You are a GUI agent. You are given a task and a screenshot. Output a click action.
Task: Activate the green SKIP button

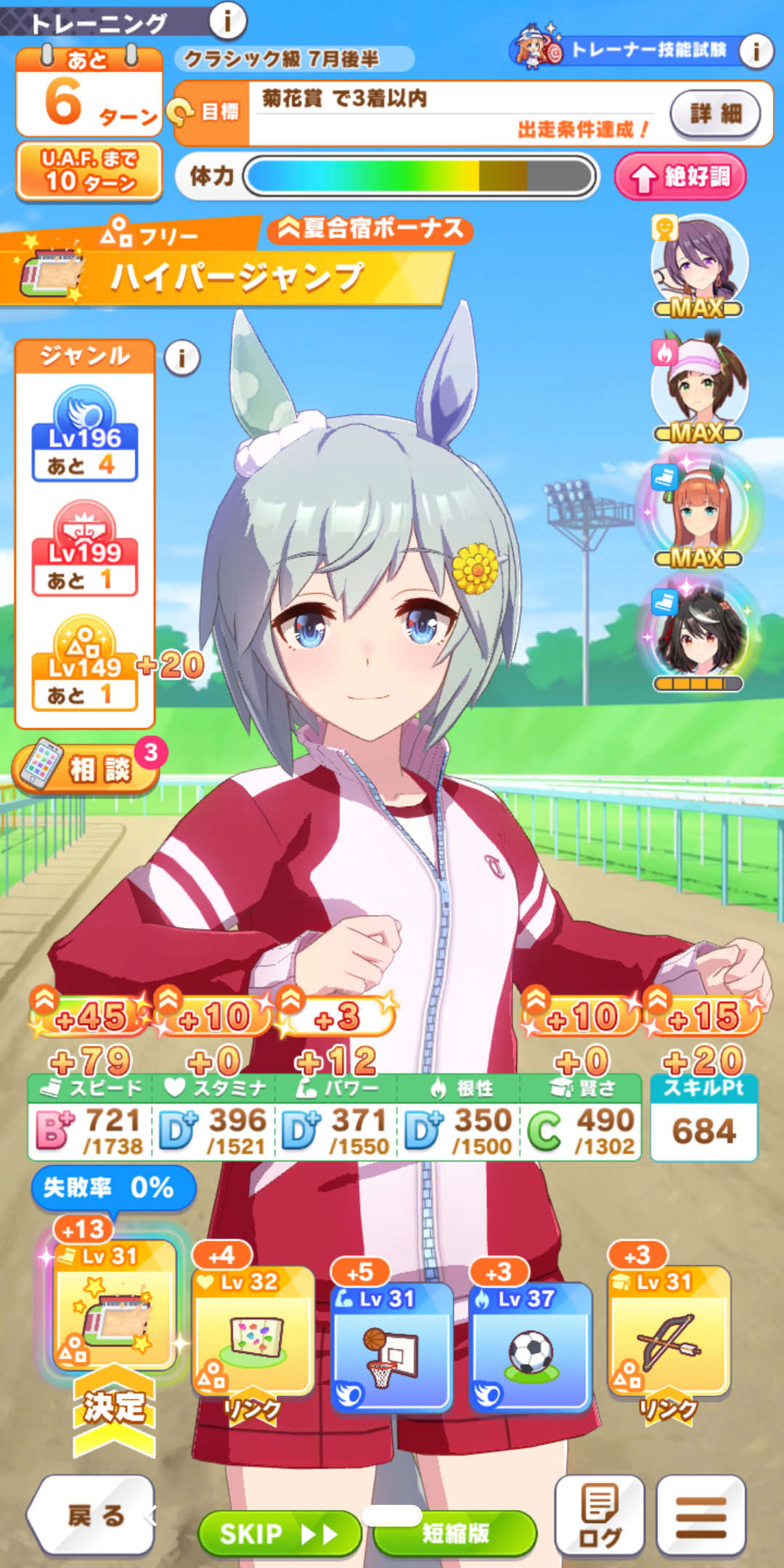click(279, 1533)
